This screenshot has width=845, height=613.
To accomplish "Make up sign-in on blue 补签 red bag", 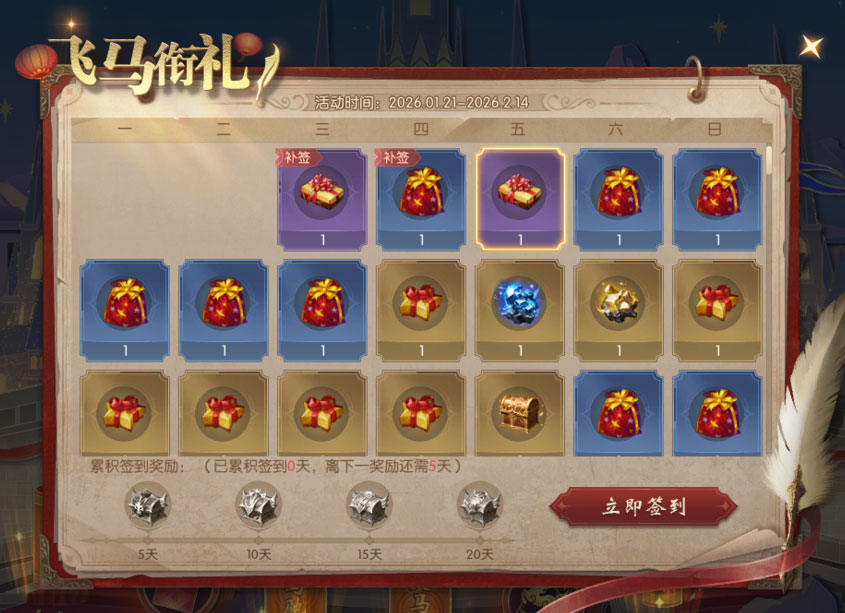I will pos(421,199).
